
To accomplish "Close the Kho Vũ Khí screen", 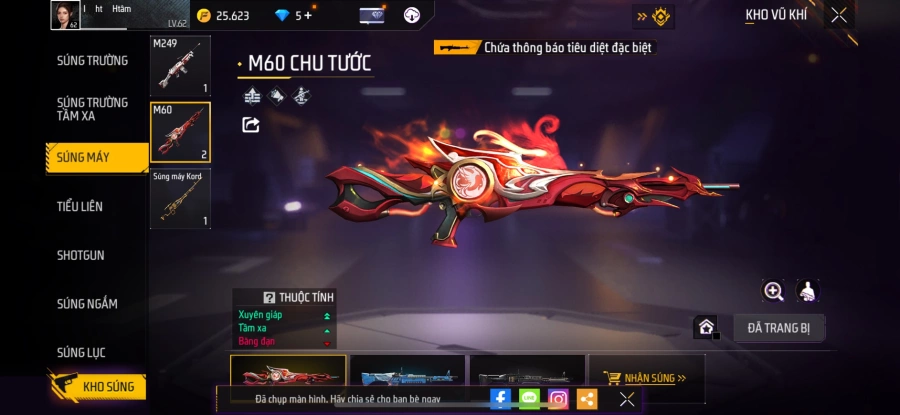I will (x=838, y=15).
